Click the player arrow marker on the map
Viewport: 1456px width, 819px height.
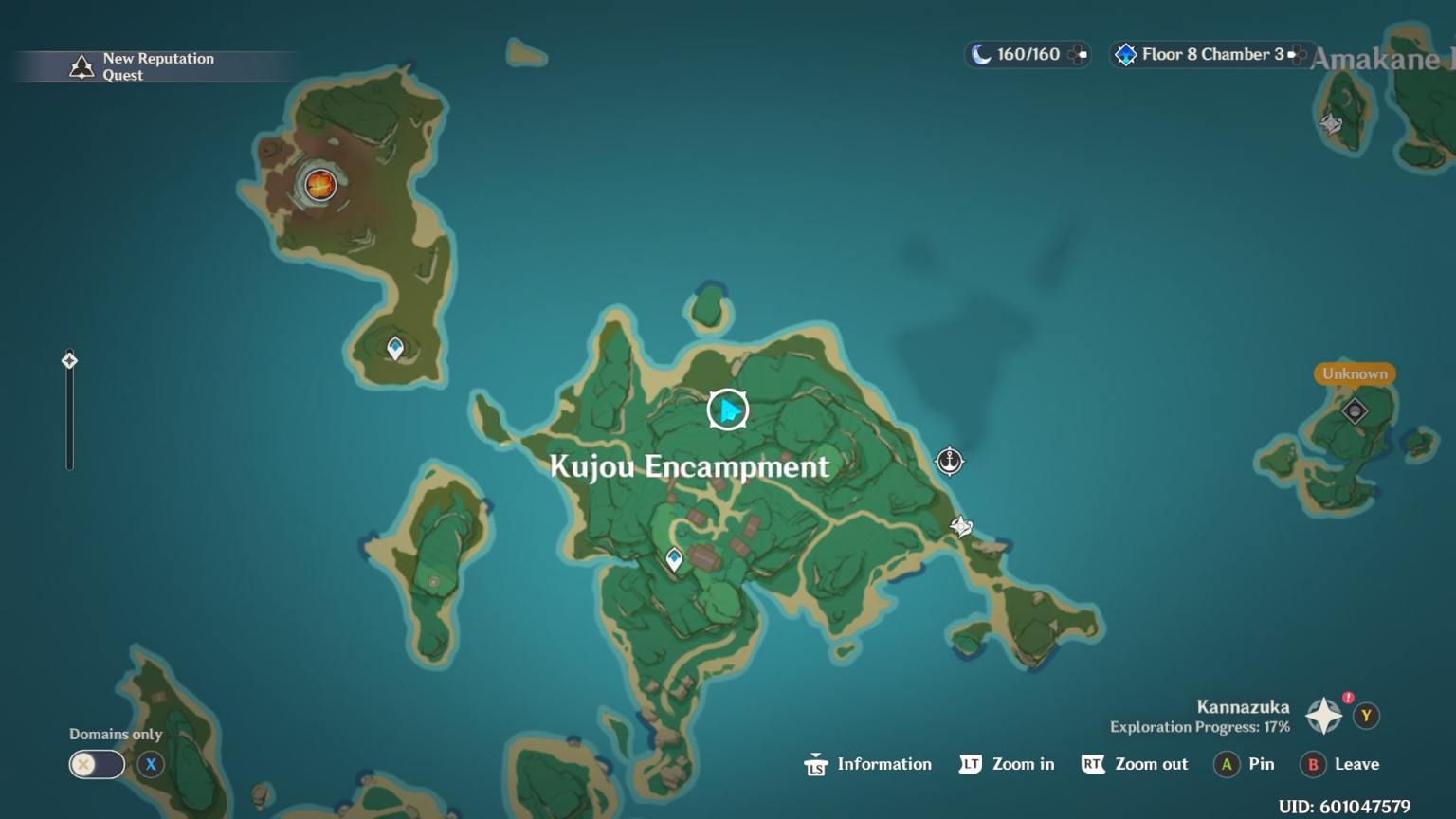point(727,408)
